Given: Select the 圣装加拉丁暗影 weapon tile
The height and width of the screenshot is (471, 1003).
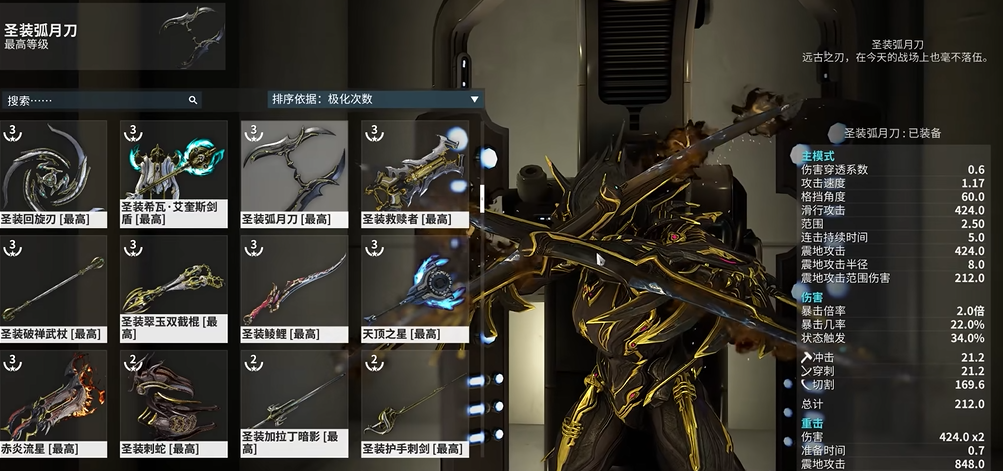Looking at the screenshot, I should (294, 402).
